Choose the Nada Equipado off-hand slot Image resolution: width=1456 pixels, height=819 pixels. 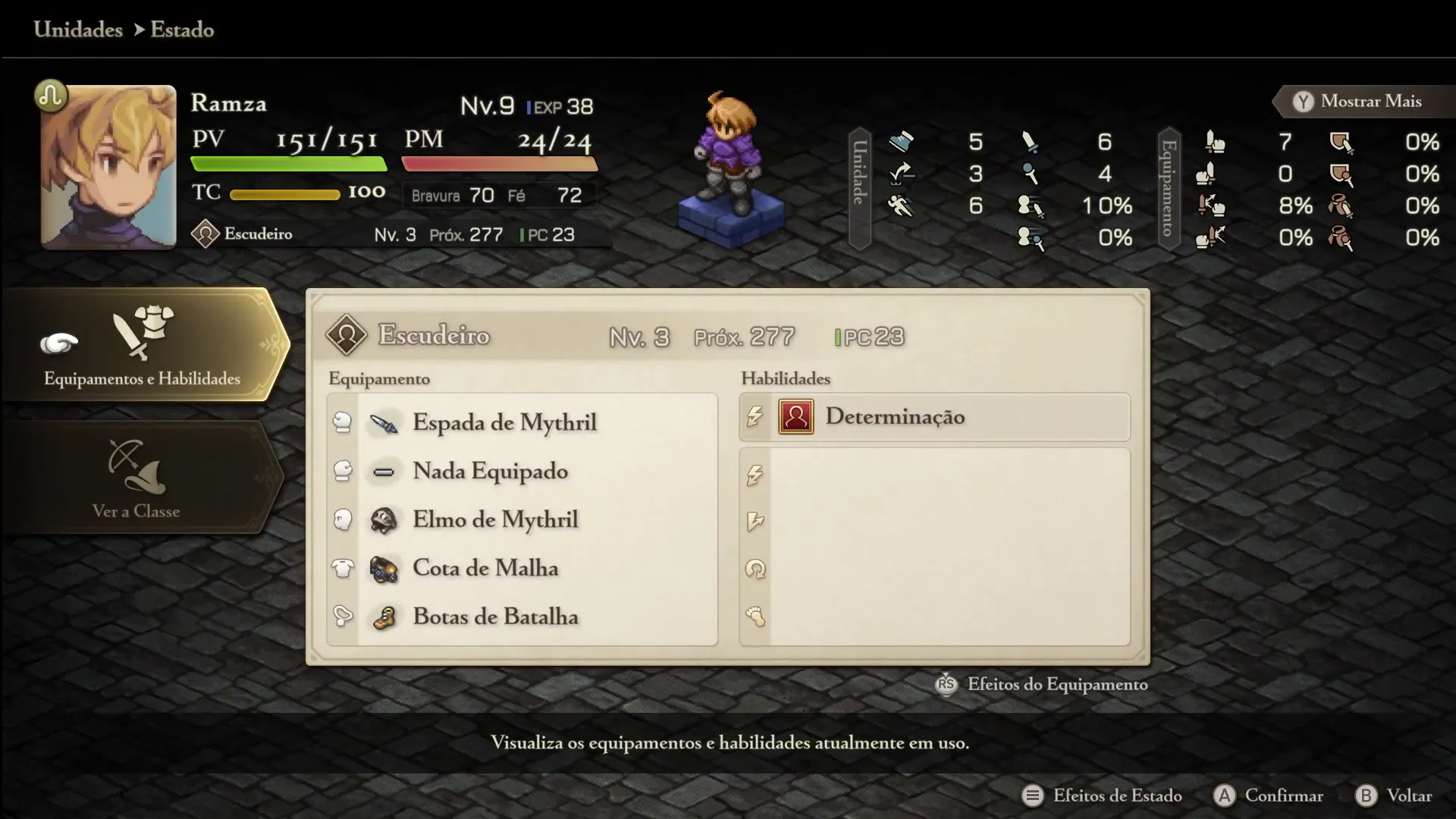490,471
